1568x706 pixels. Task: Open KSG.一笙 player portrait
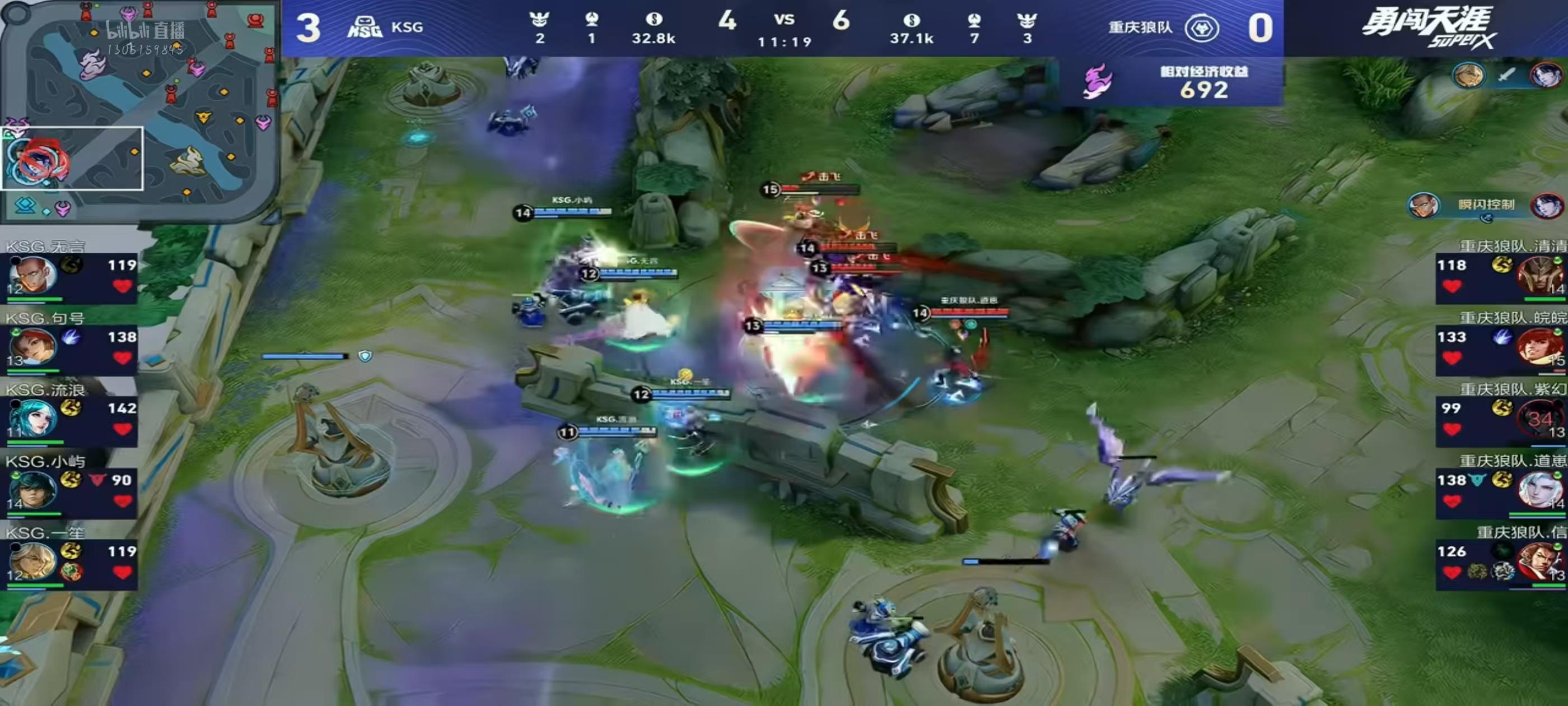point(32,561)
